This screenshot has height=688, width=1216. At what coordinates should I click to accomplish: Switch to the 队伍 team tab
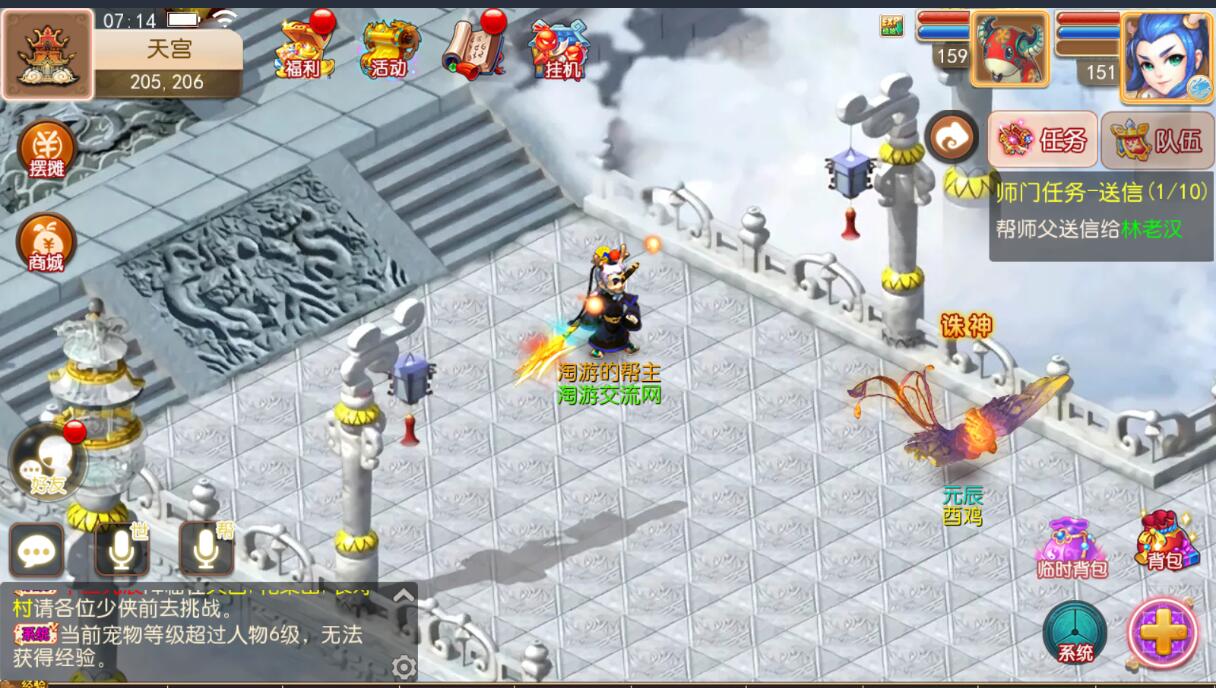(1158, 140)
